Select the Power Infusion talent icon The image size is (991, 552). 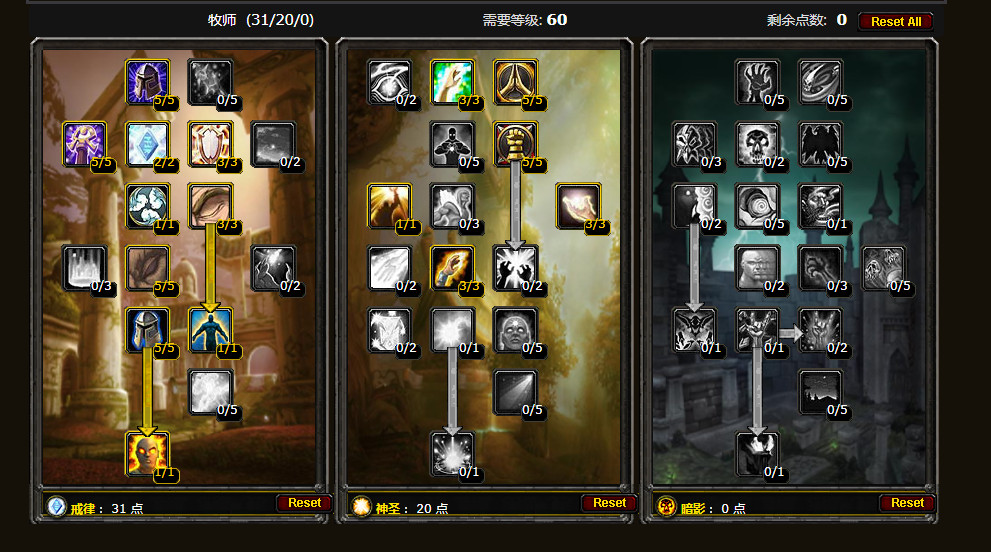tap(147, 453)
